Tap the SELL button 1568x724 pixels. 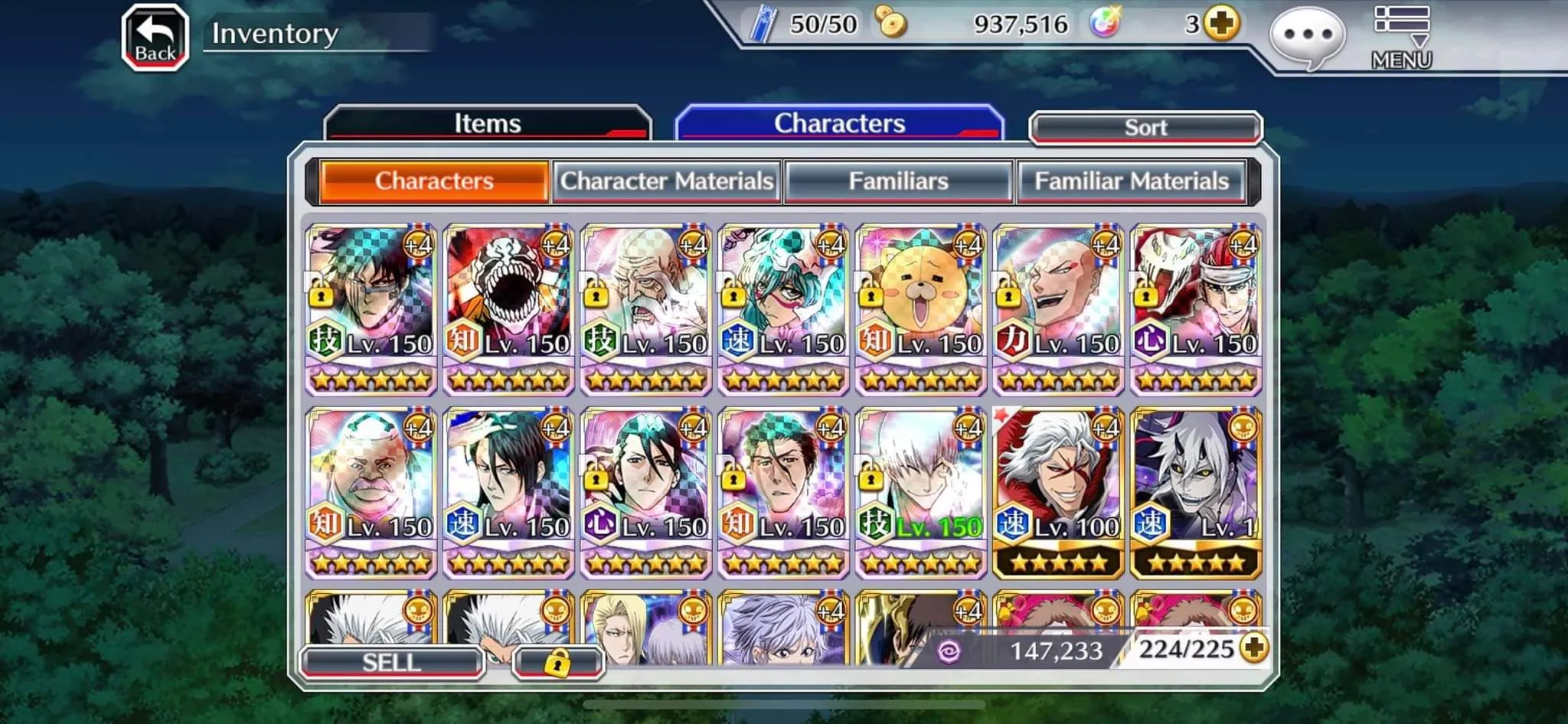(x=392, y=662)
